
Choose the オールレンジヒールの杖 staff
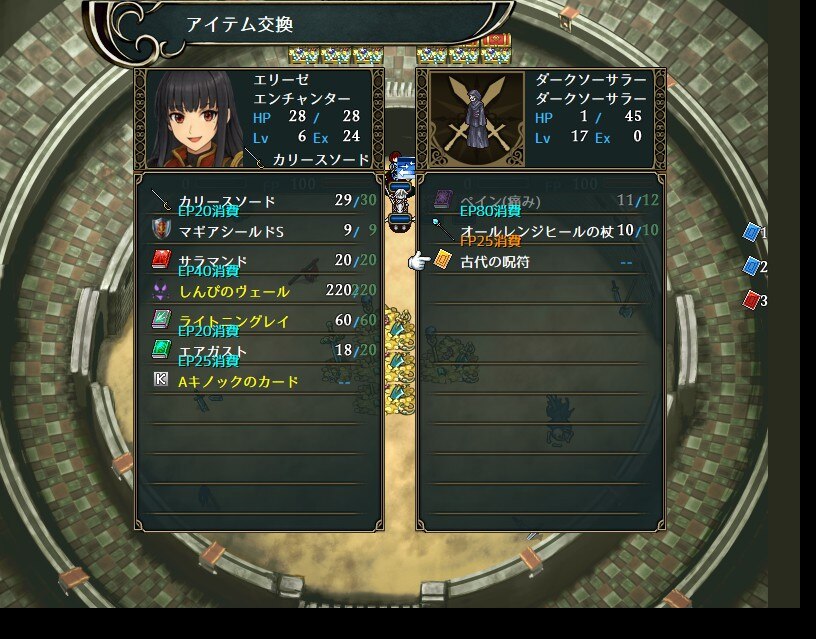[x=536, y=231]
